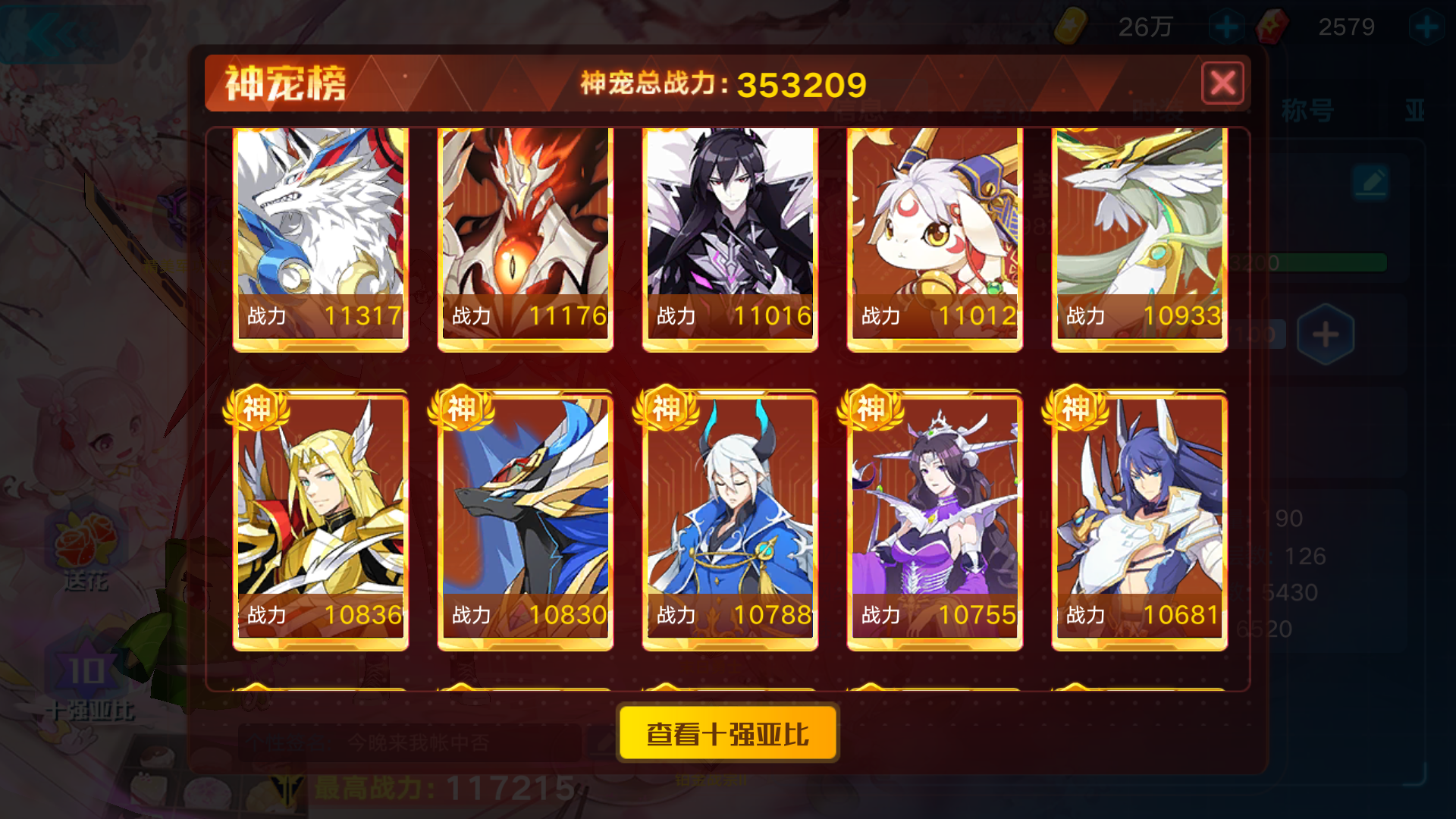Close the 神宠榜 panel

pos(1222,84)
